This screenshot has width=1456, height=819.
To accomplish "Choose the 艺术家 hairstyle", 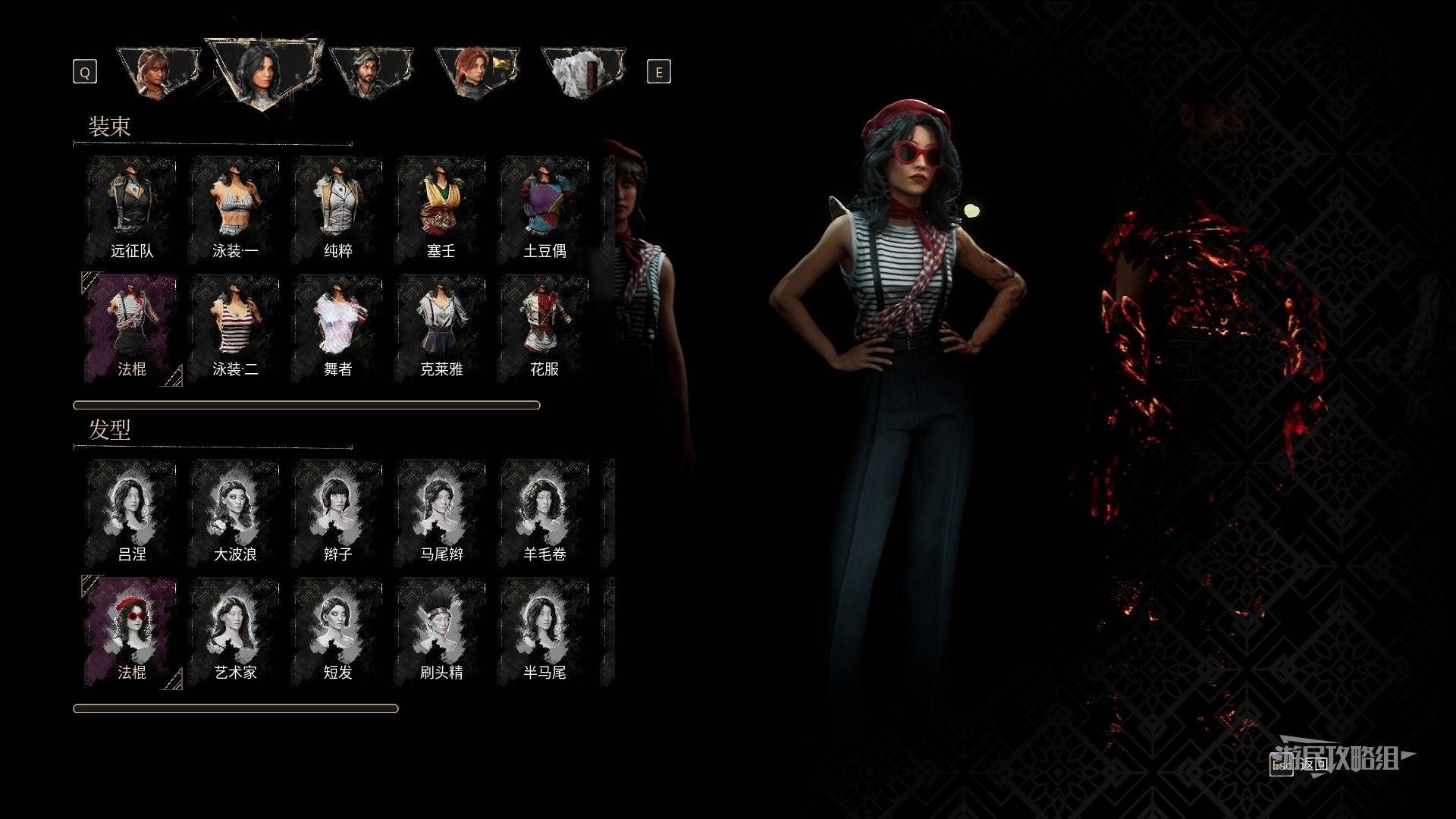I will pyautogui.click(x=235, y=631).
